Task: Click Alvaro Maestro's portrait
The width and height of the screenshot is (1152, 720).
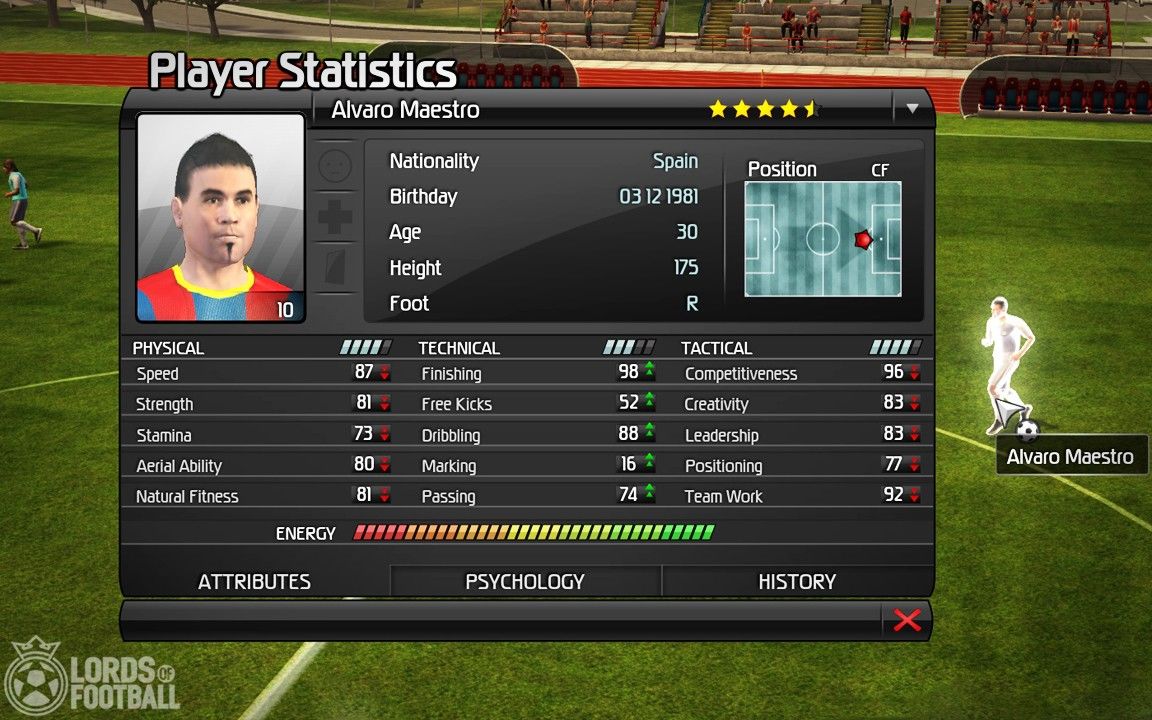Action: [220, 217]
